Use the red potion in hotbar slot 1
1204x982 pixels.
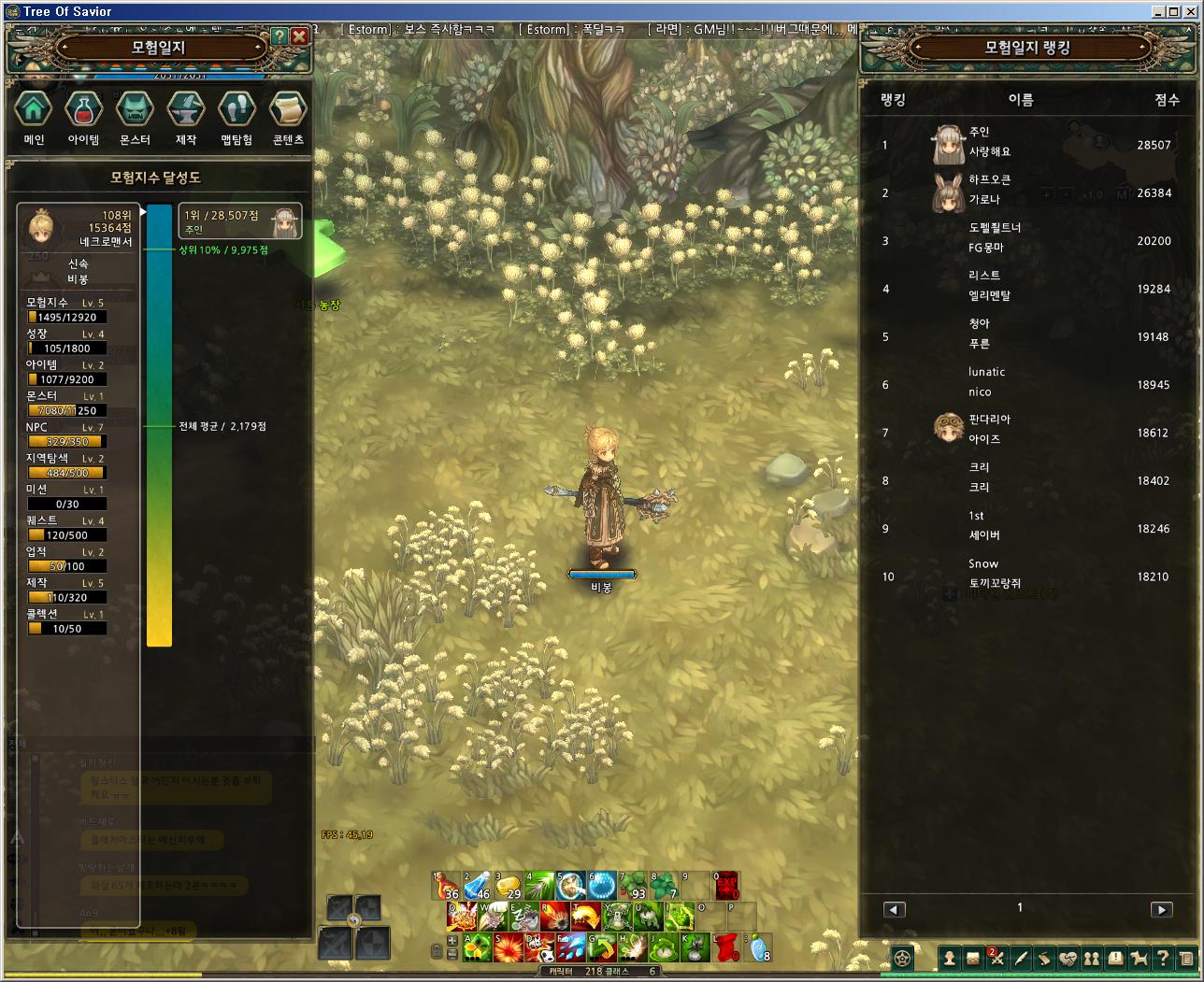click(x=446, y=885)
